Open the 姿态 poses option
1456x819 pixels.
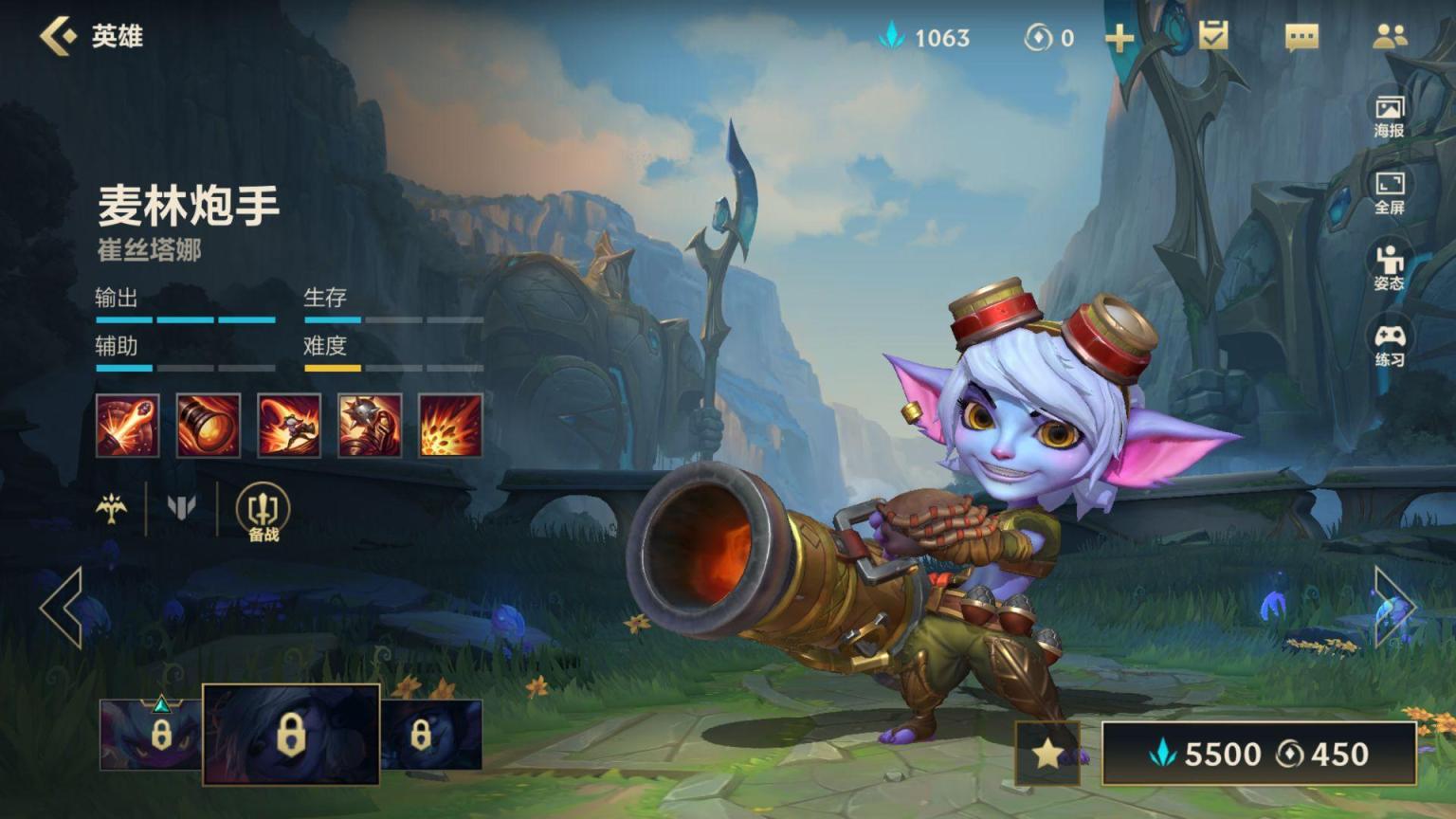pyautogui.click(x=1390, y=268)
